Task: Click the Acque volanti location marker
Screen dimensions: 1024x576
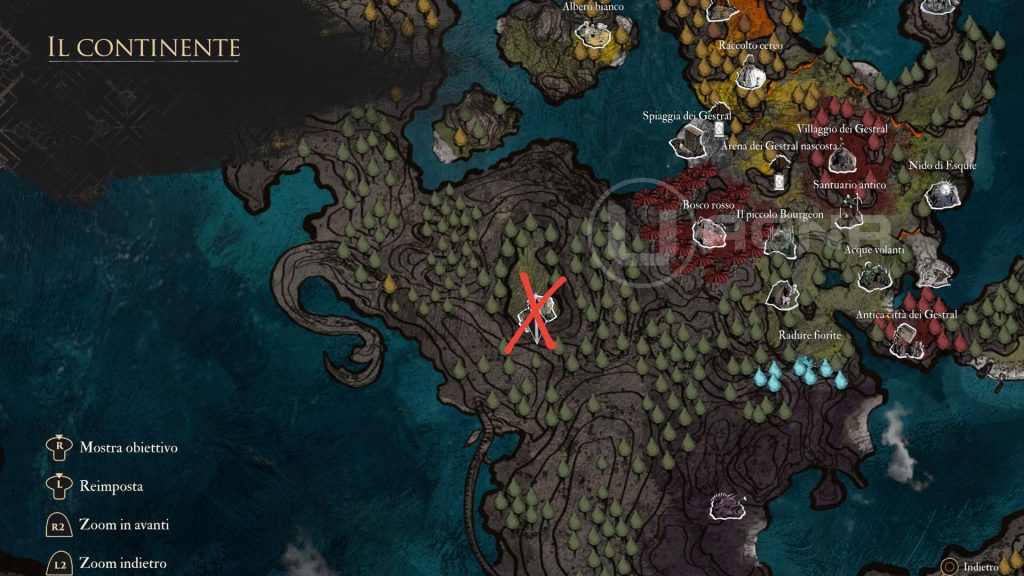Action: point(874,273)
